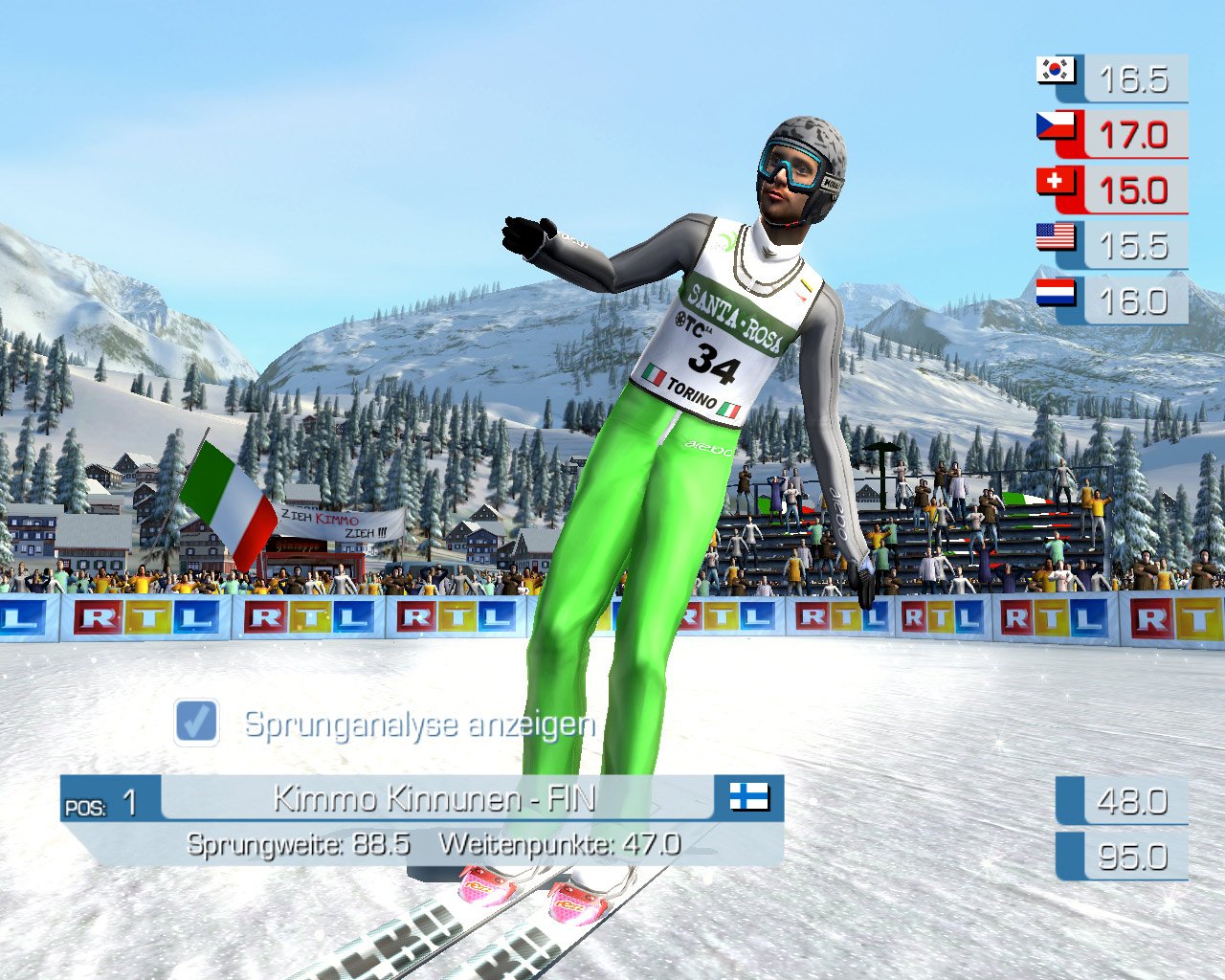This screenshot has width=1225, height=980.
Task: Click the Sprungweite 88.5 result text
Action: [x=300, y=845]
